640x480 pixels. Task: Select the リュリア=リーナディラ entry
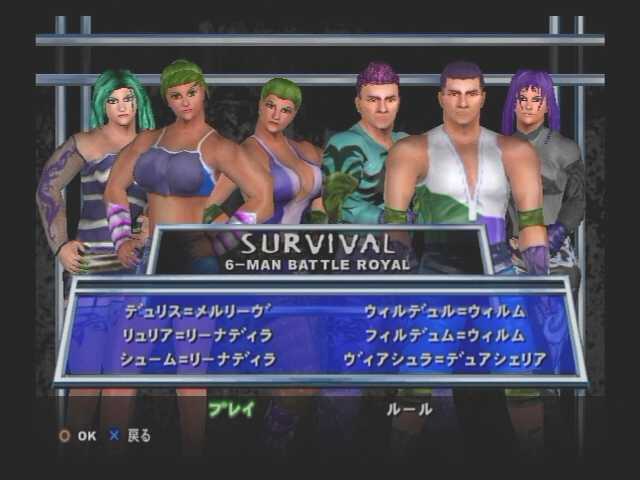coord(197,335)
